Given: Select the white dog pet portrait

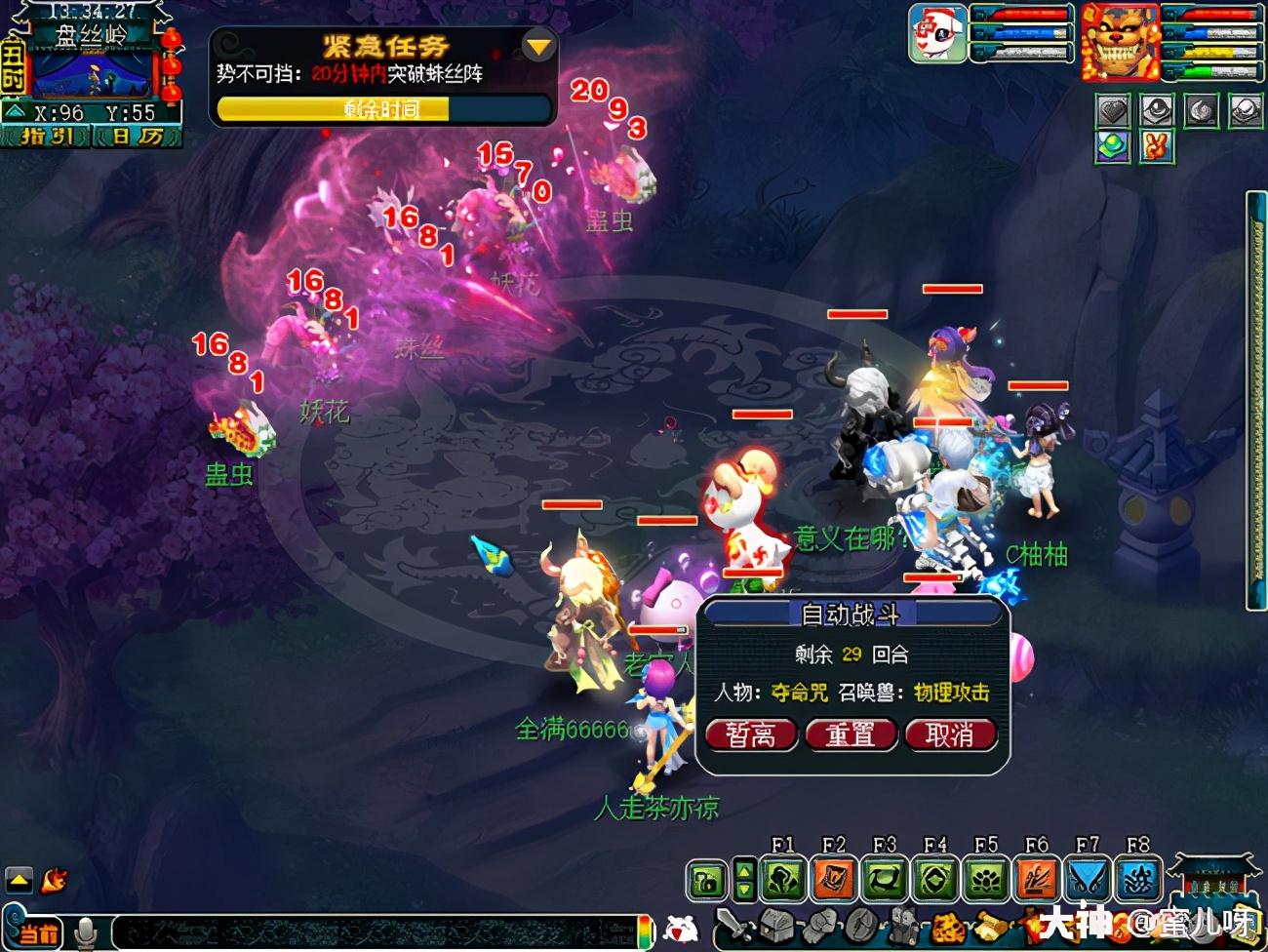Looking at the screenshot, I should pyautogui.click(x=937, y=34).
